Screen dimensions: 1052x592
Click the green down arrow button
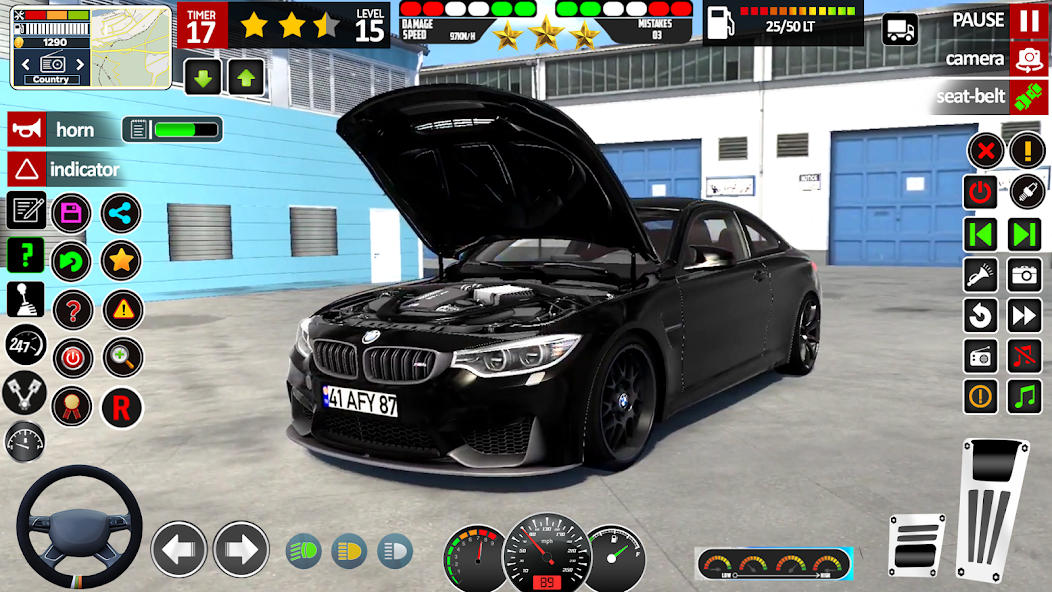pyautogui.click(x=203, y=77)
